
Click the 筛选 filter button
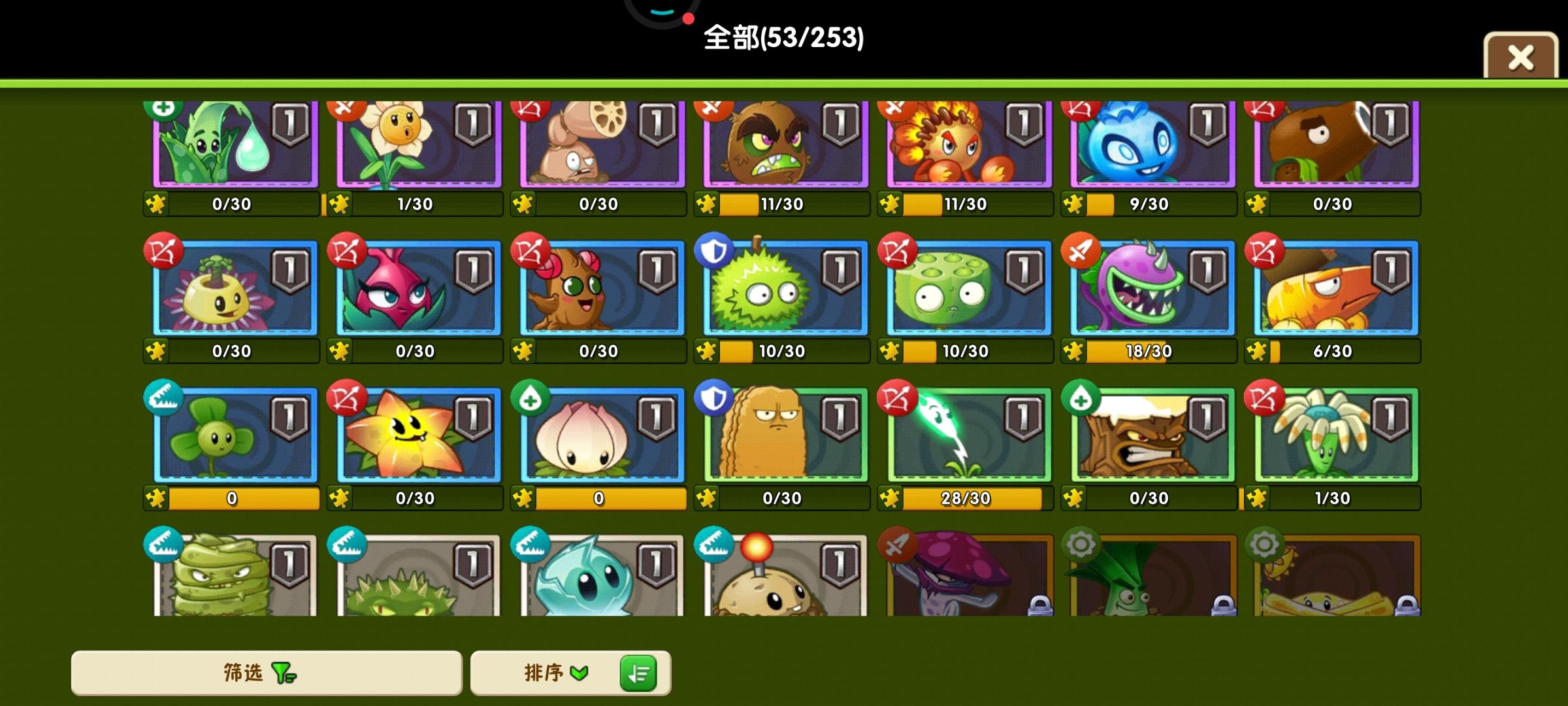[x=265, y=671]
